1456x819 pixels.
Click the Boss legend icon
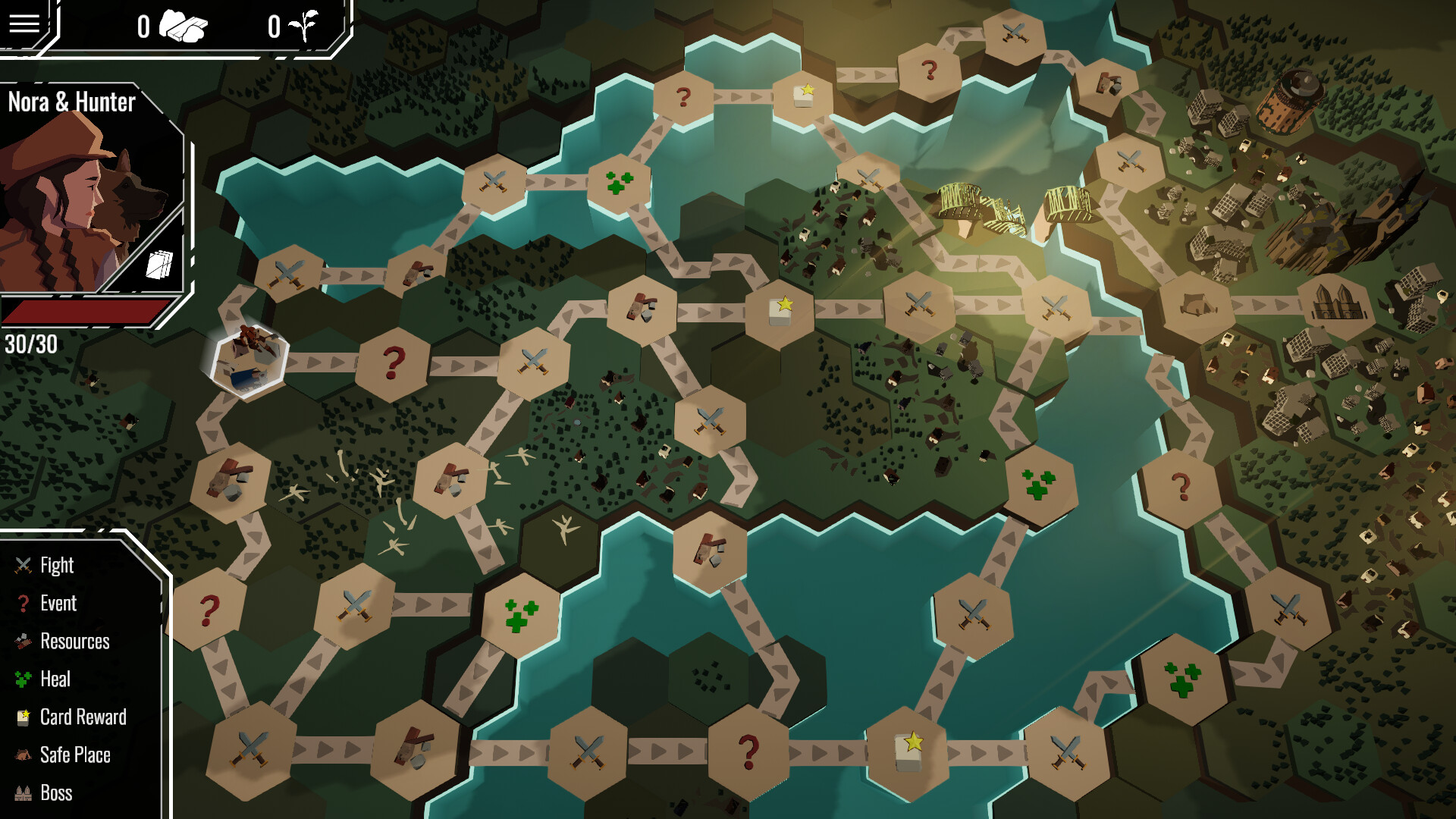point(21,792)
